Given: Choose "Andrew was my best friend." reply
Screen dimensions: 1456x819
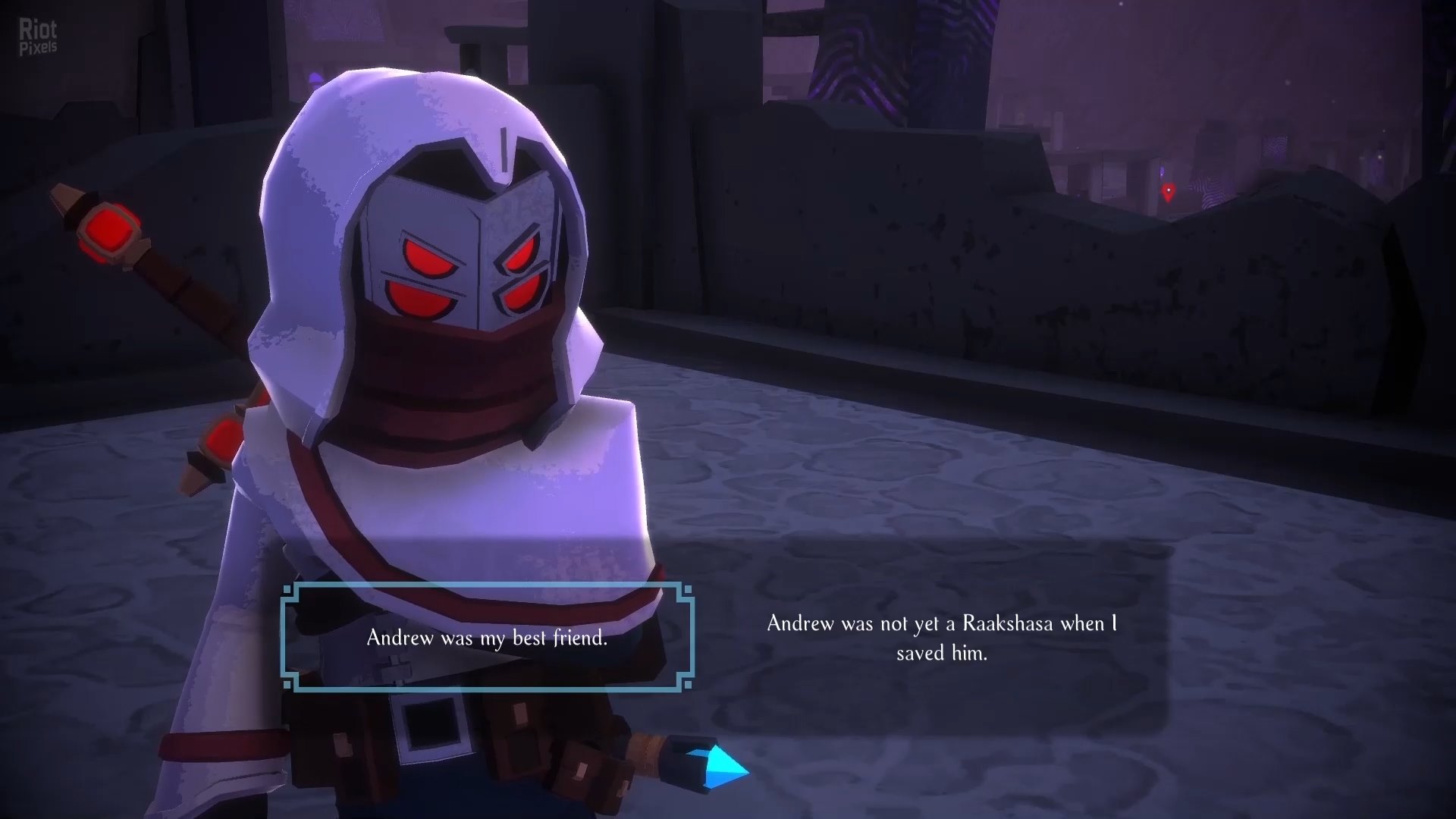Looking at the screenshot, I should coord(487,638).
